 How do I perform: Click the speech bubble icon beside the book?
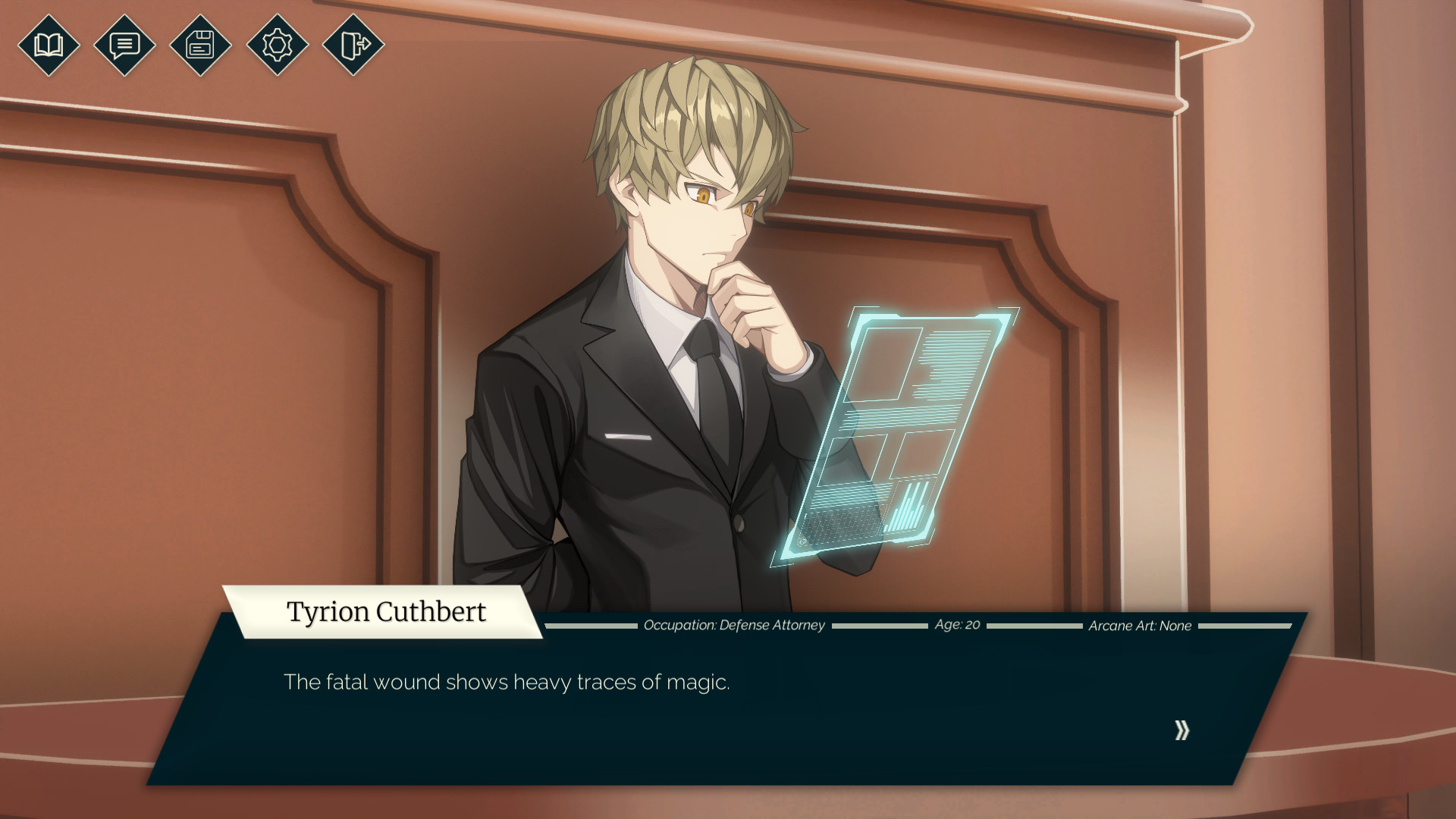click(124, 46)
